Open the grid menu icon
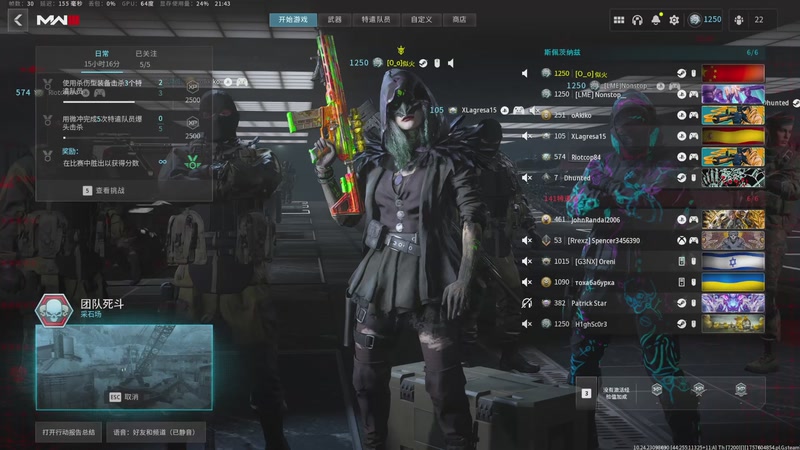The height and width of the screenshot is (450, 800). (619, 20)
